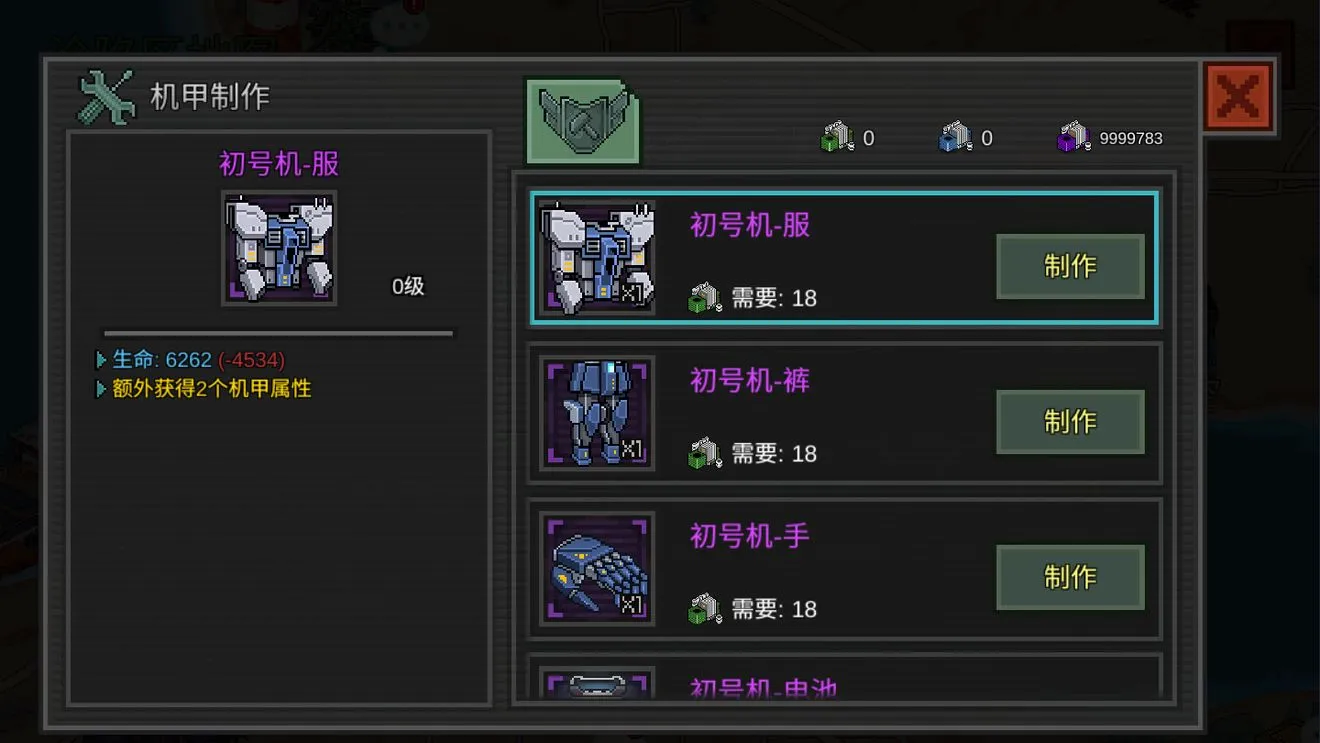This screenshot has width=1320, height=743.
Task: Click the blue currency icon showing 0
Action: point(958,137)
